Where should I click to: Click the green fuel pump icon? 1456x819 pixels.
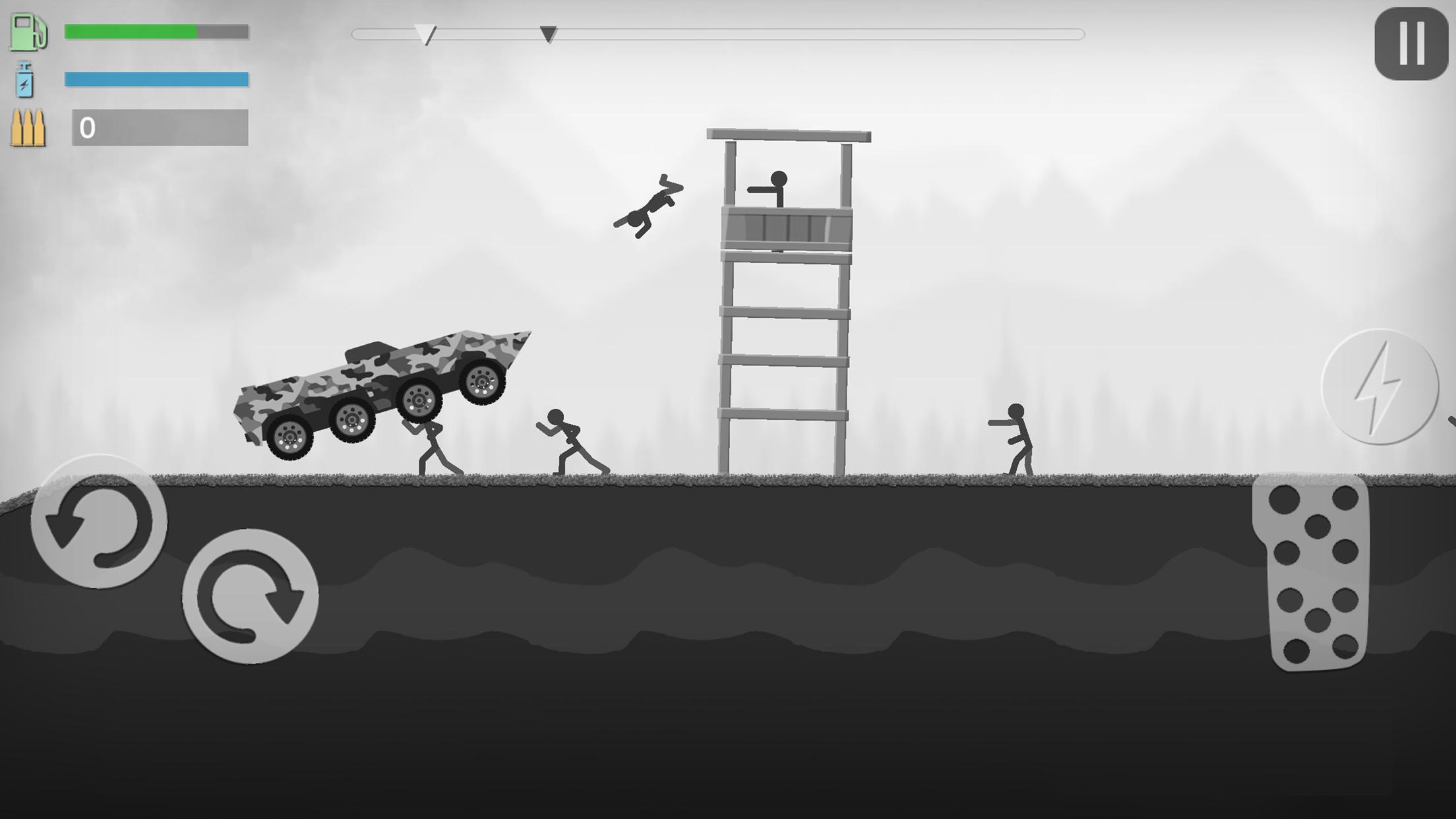29,33
